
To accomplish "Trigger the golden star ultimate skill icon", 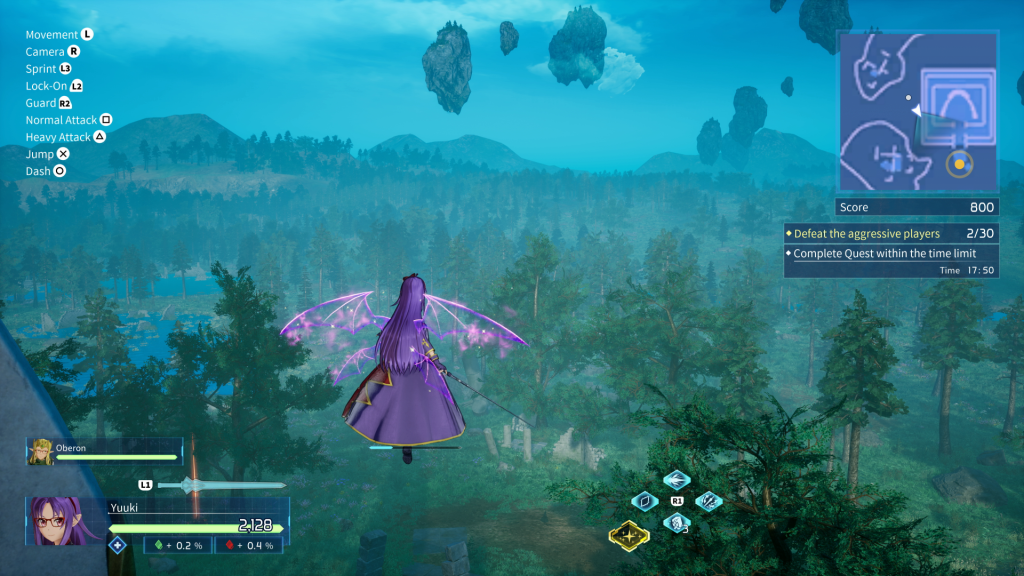I will [629, 536].
